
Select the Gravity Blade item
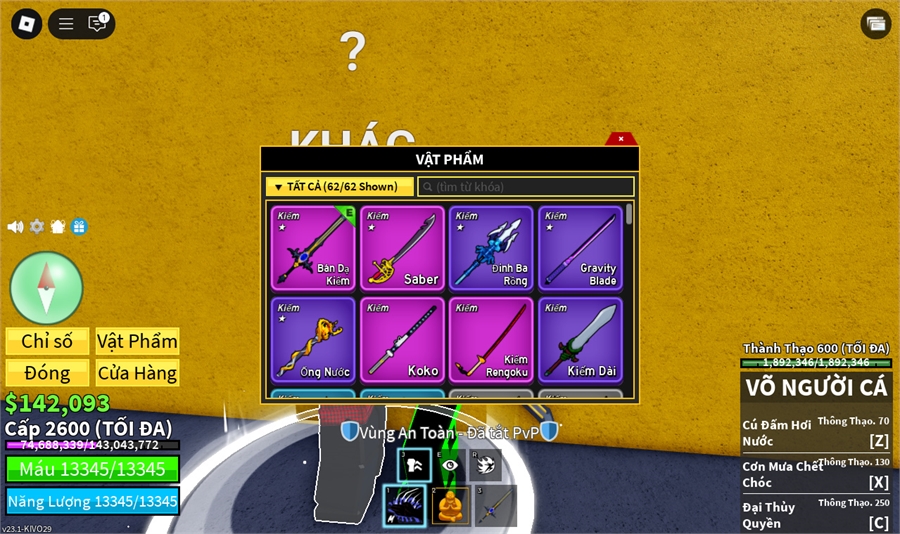pyautogui.click(x=580, y=248)
